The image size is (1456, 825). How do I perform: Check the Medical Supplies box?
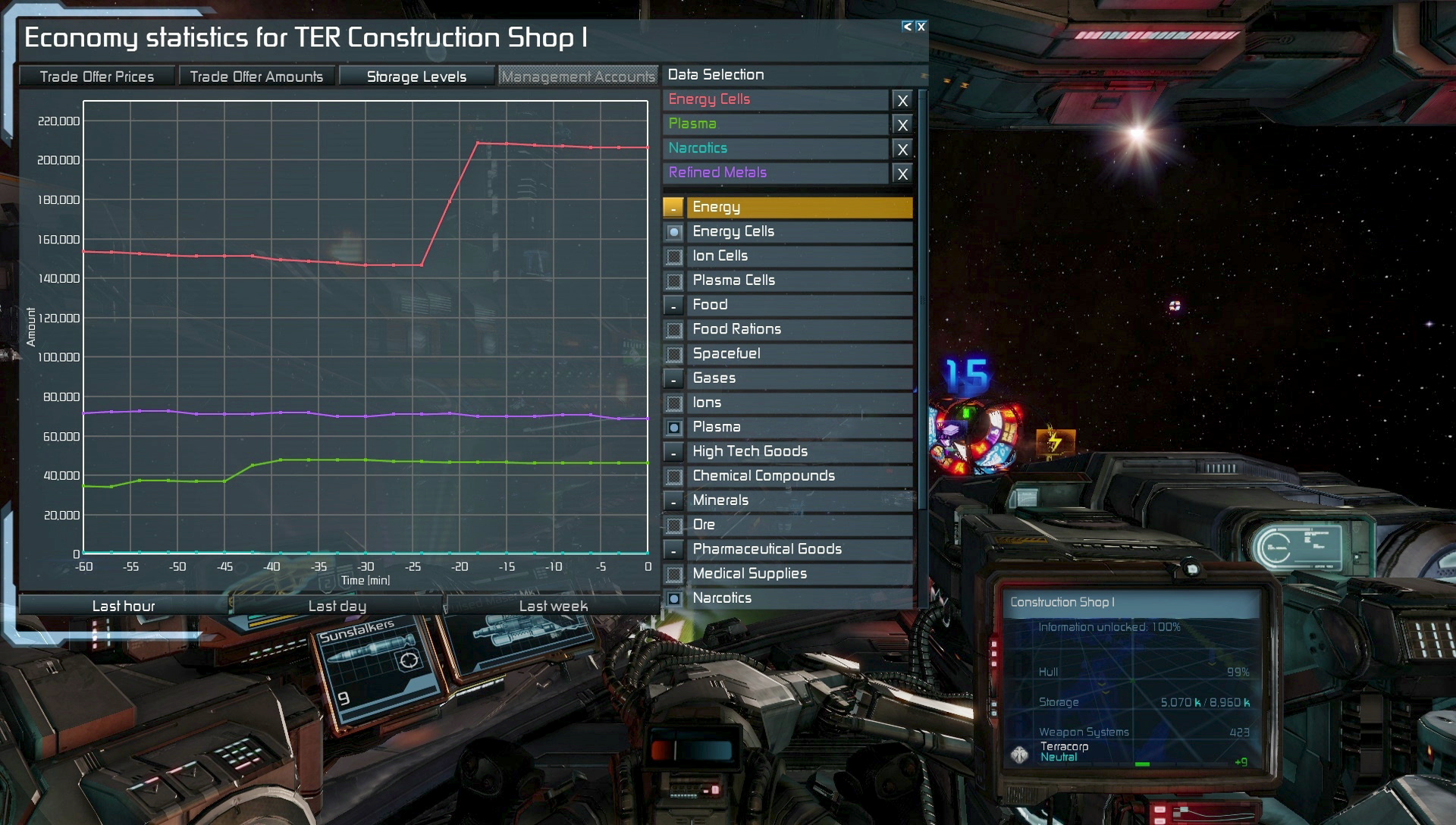pos(673,574)
